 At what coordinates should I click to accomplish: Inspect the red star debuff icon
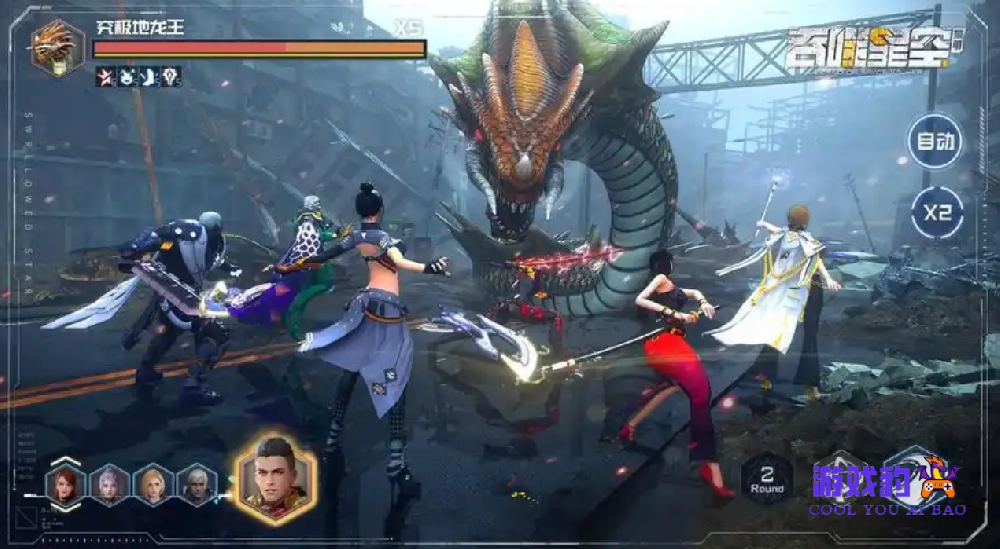point(105,77)
